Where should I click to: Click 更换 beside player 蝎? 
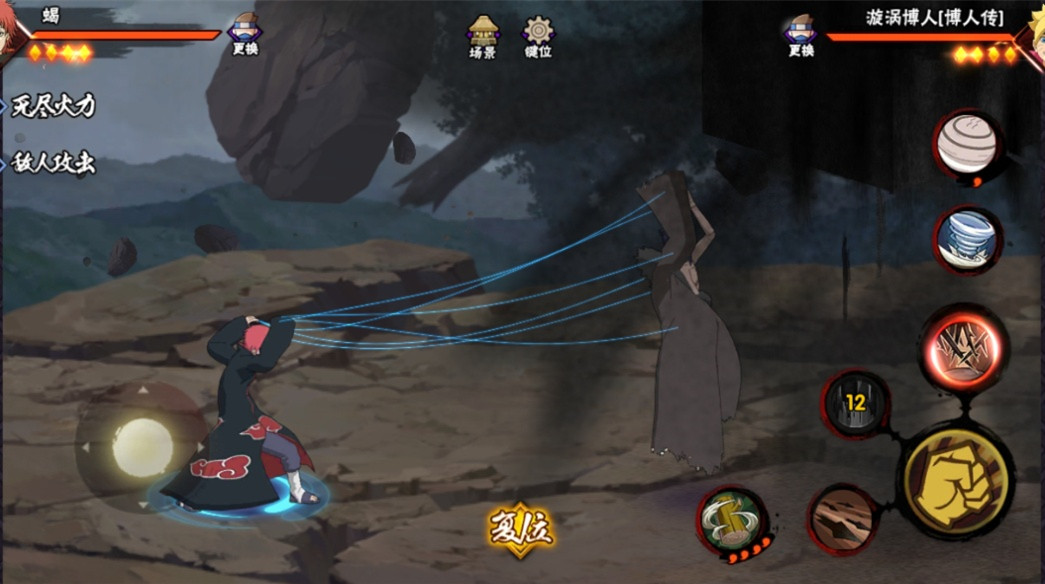(245, 35)
